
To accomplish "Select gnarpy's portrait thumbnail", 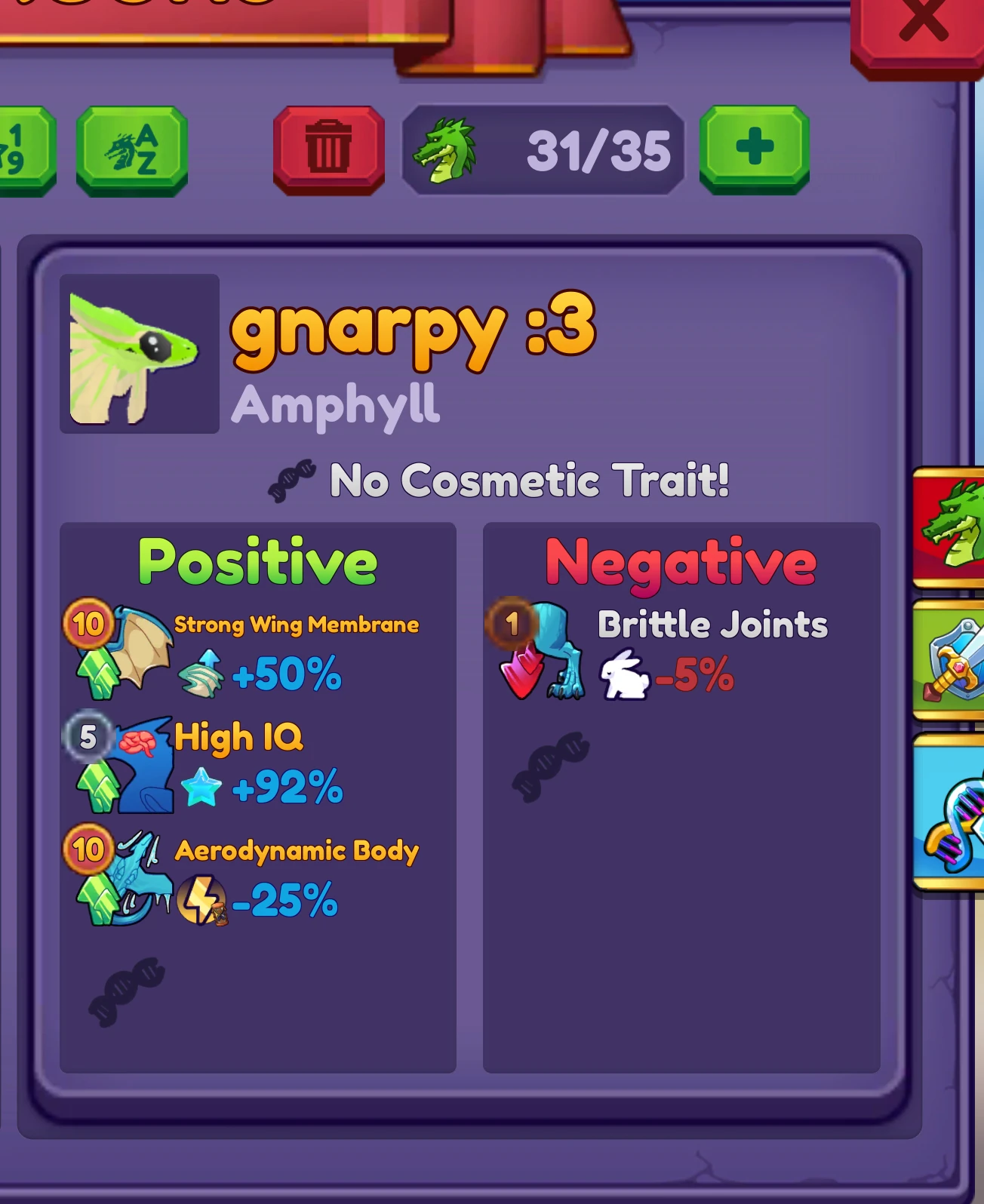I will coord(139,355).
